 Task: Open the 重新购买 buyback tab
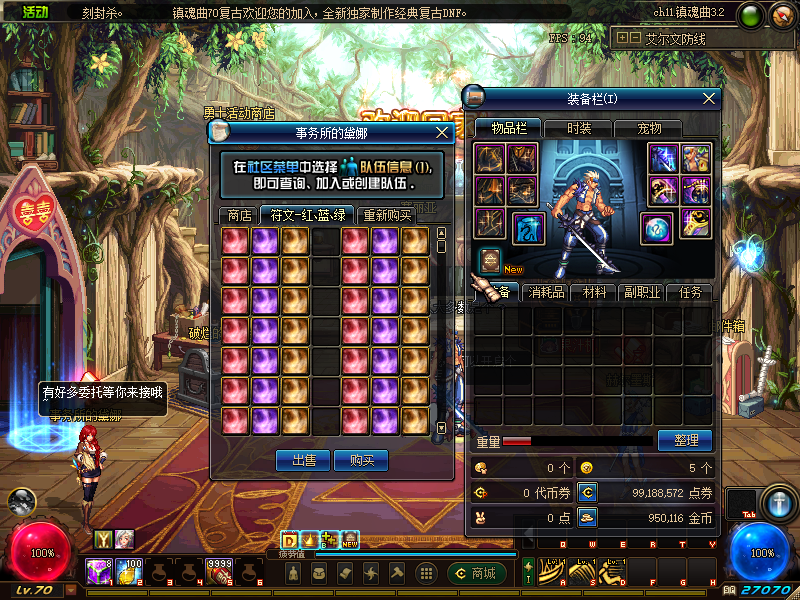386,214
